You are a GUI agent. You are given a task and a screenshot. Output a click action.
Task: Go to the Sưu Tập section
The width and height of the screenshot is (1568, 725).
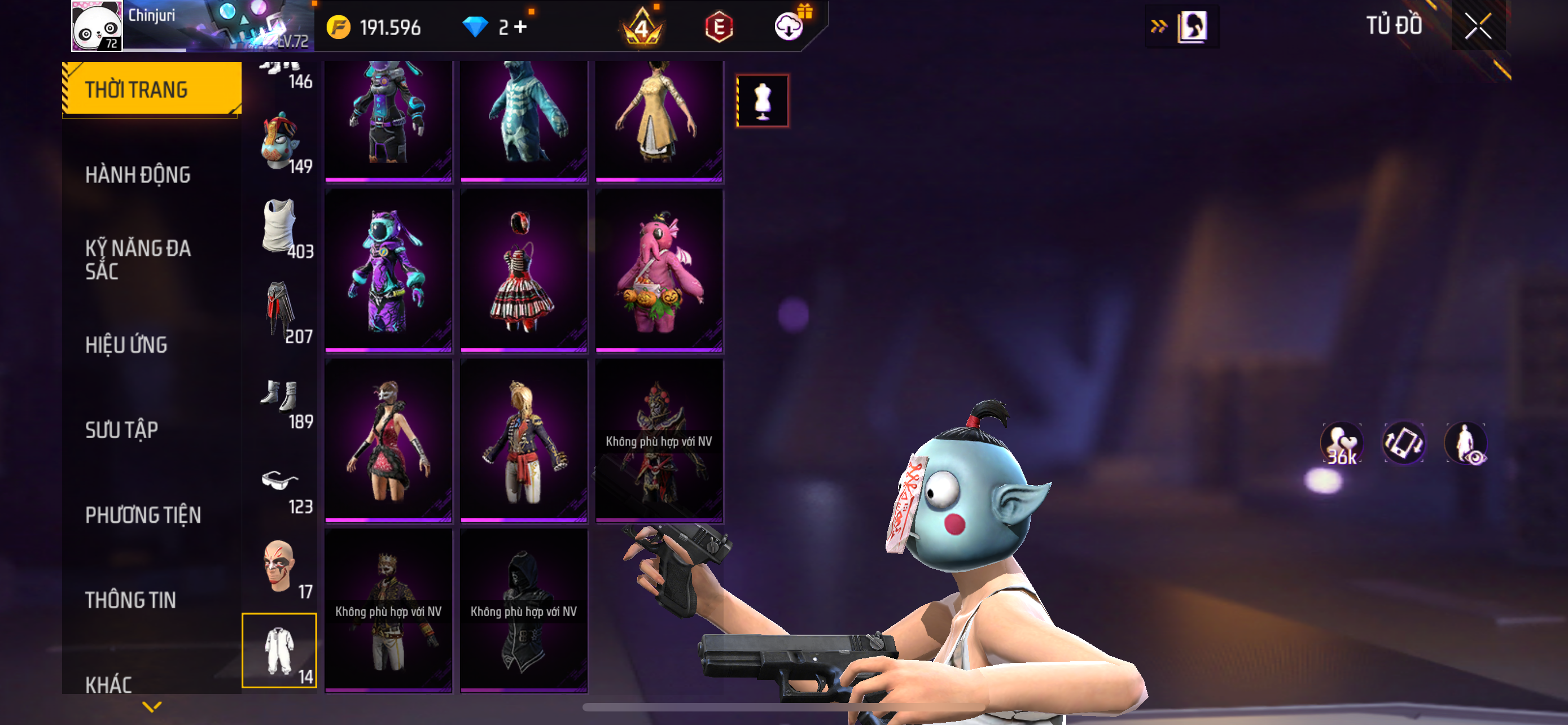(x=122, y=430)
